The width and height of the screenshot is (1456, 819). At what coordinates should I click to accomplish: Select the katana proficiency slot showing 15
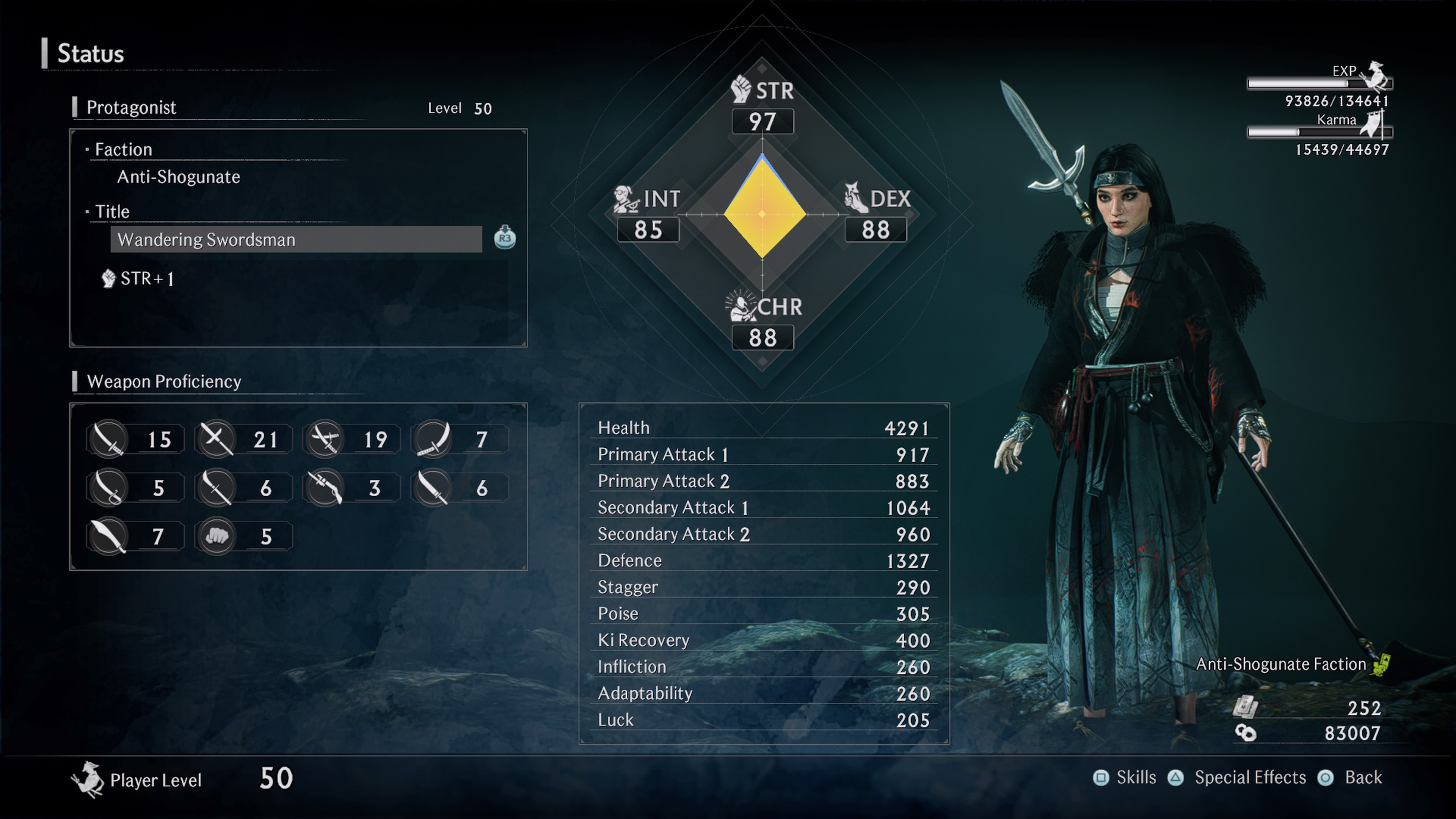pos(136,439)
